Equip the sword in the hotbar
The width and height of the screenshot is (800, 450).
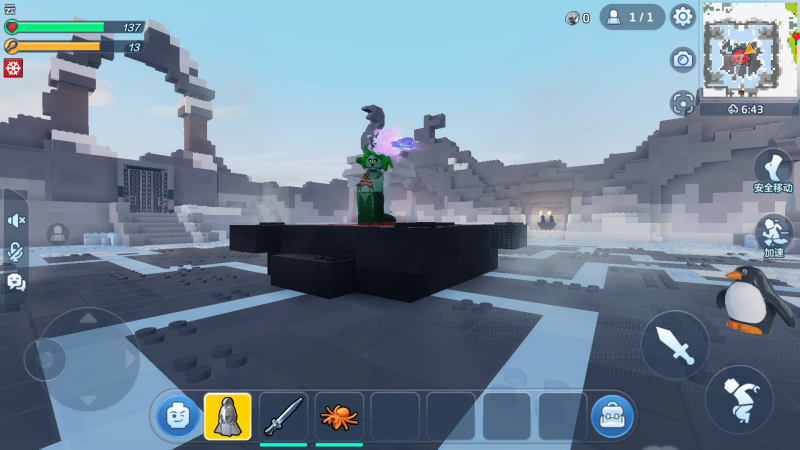283,416
